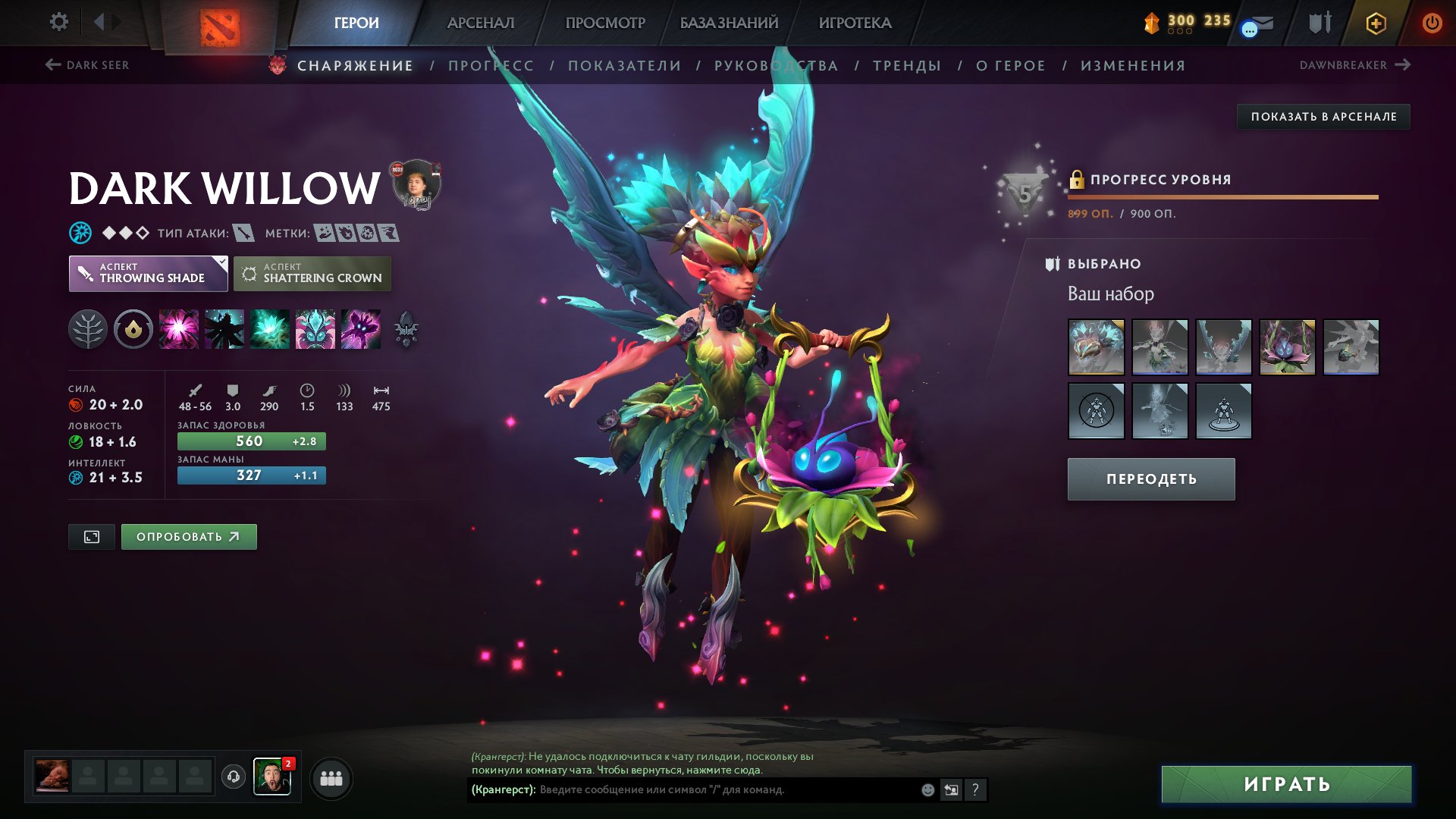The height and width of the screenshot is (819, 1456).
Task: Open the Арсенал menu item
Action: coord(483,23)
